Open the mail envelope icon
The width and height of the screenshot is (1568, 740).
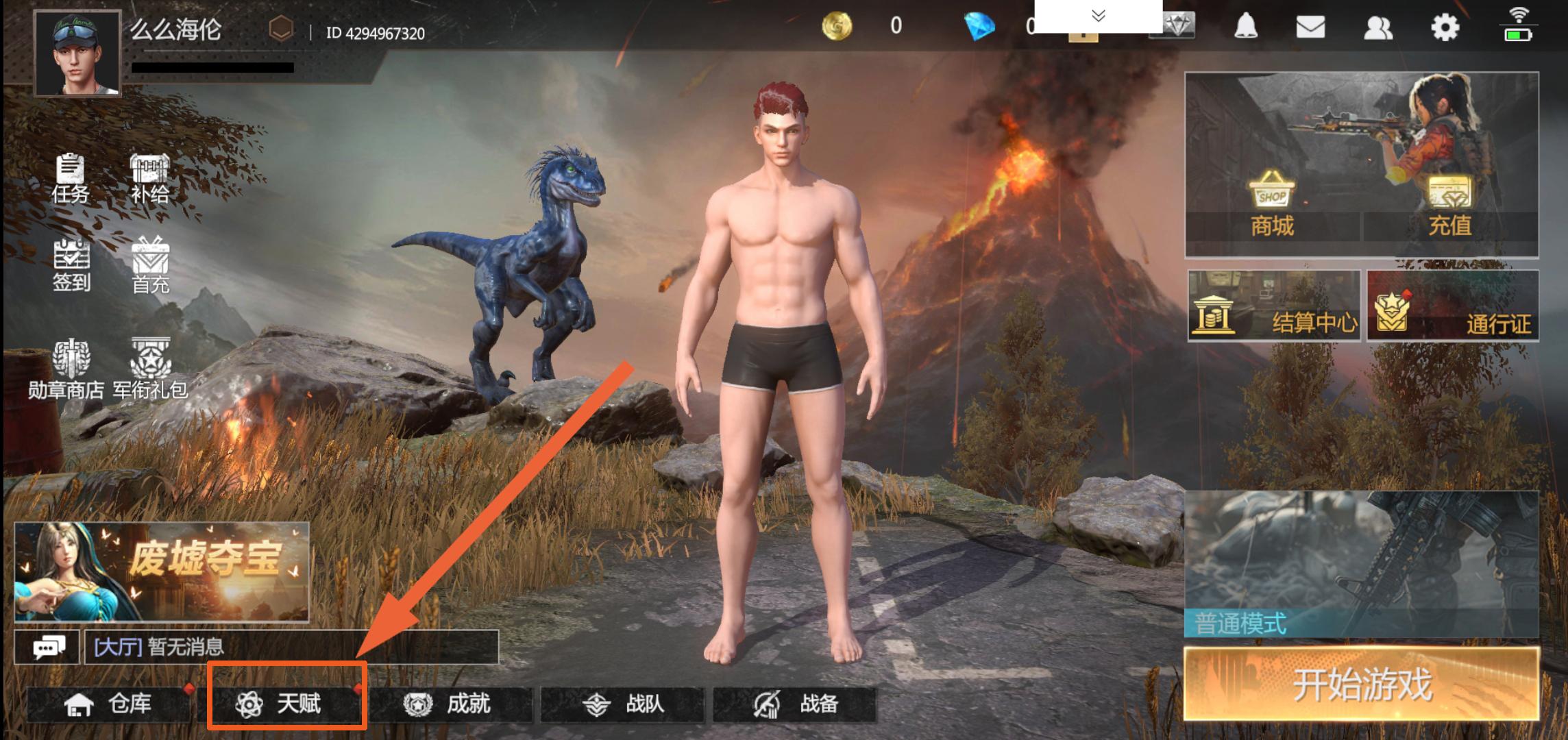pyautogui.click(x=1310, y=27)
